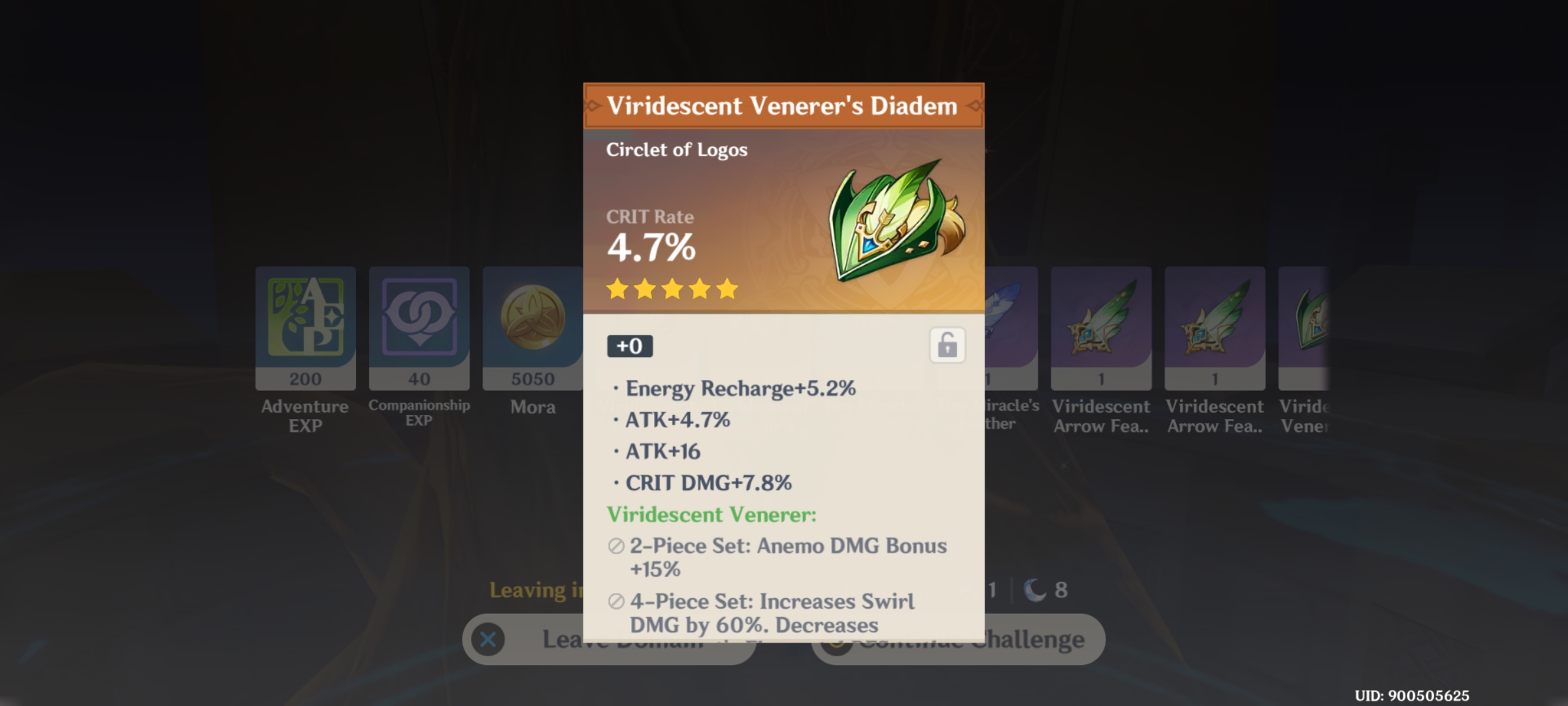Click the Circlet of Logos slot label
Image resolution: width=1568 pixels, height=706 pixels.
coord(676,150)
